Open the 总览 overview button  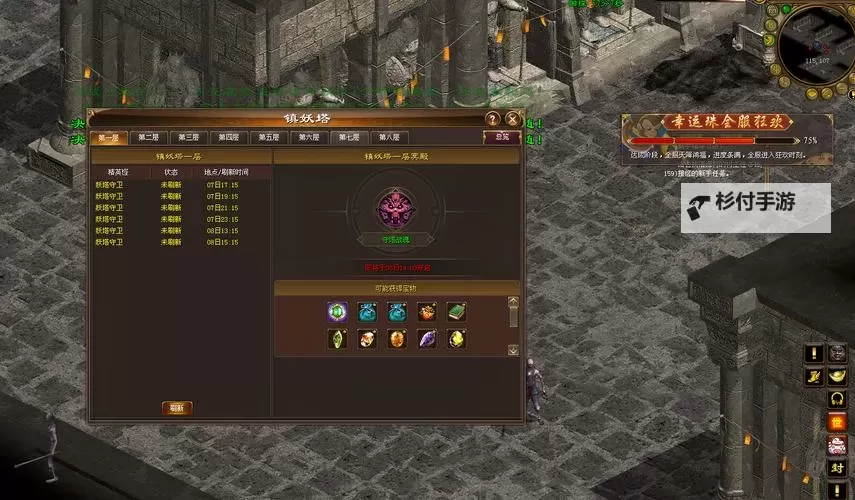pyautogui.click(x=502, y=137)
